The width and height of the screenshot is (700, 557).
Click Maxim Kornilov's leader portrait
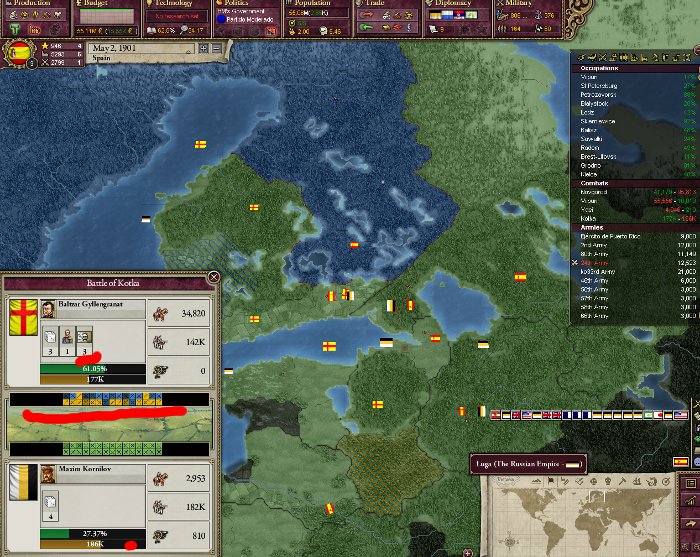click(47, 472)
